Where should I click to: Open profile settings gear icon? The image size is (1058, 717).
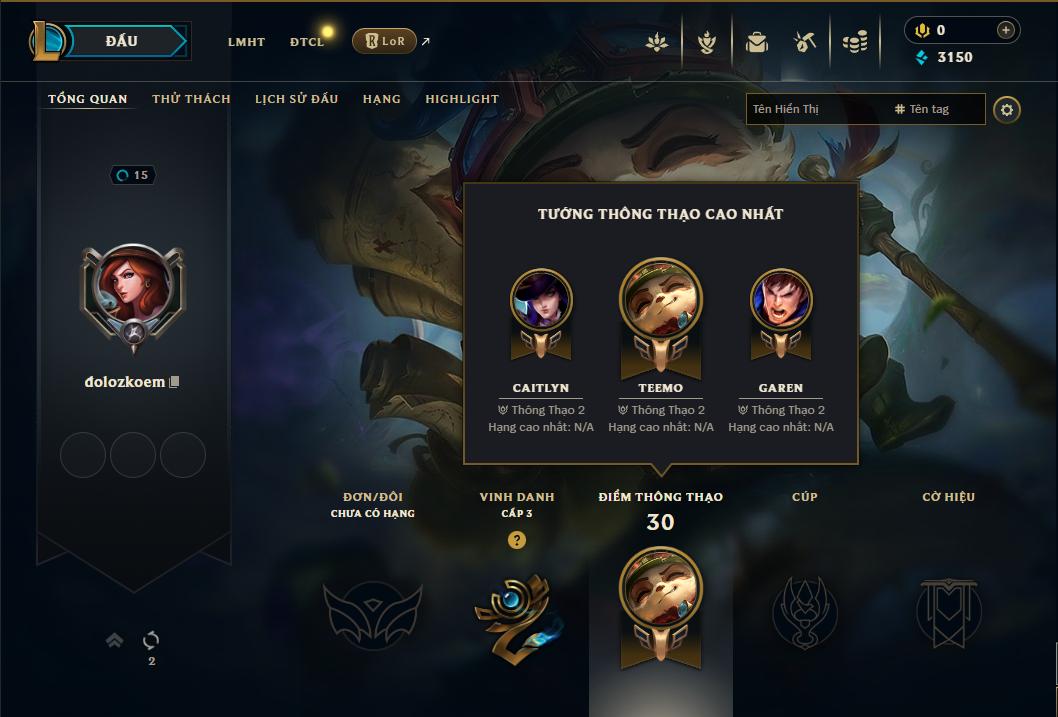1007,109
